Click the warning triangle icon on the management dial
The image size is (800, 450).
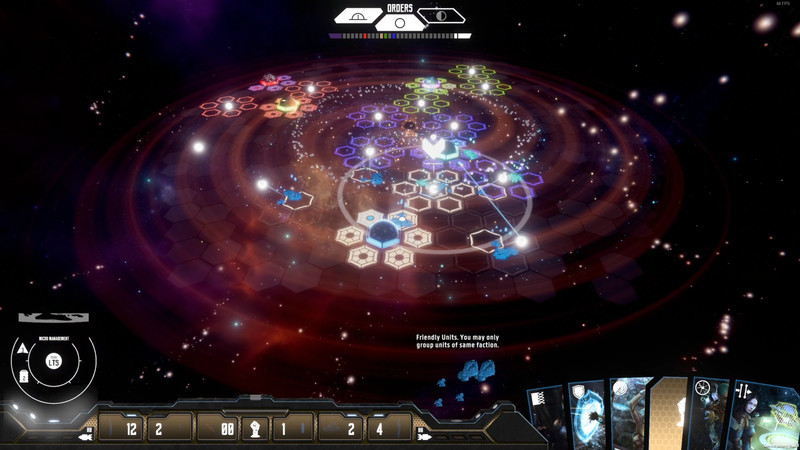23,348
